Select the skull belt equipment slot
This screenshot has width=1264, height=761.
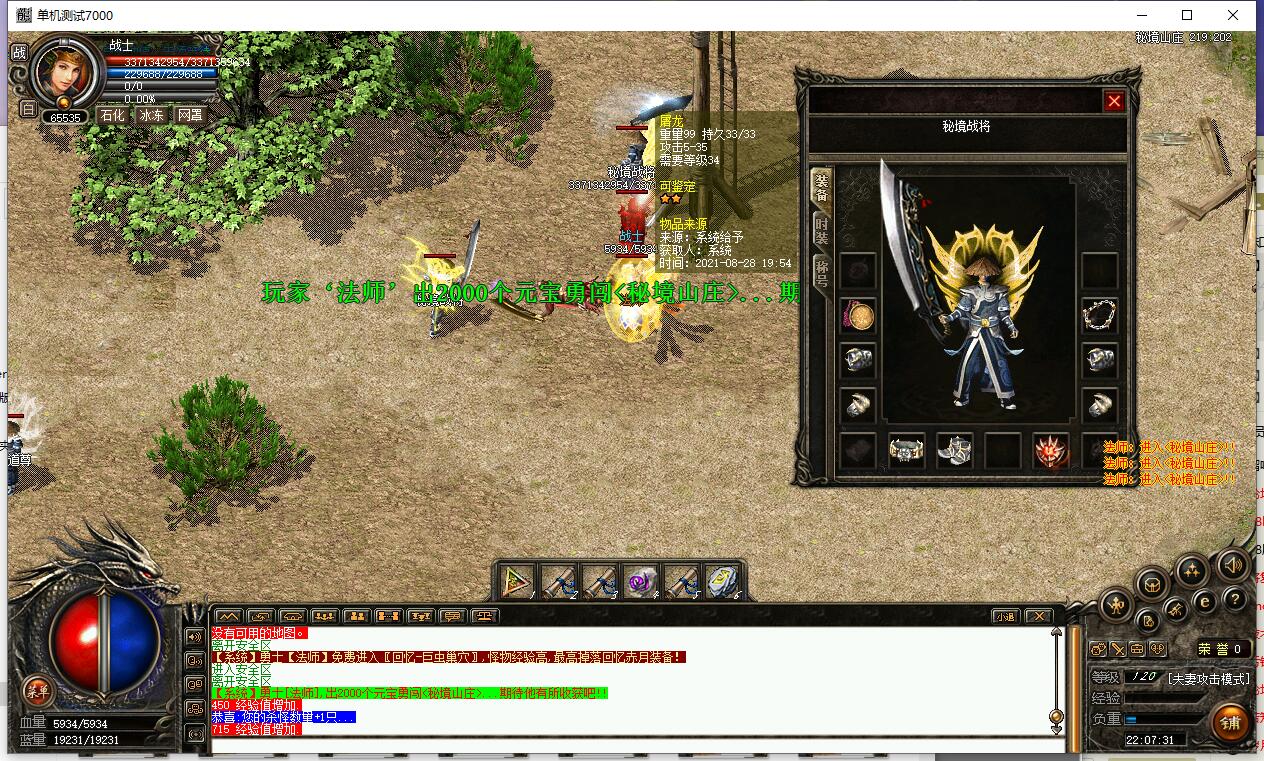(907, 450)
